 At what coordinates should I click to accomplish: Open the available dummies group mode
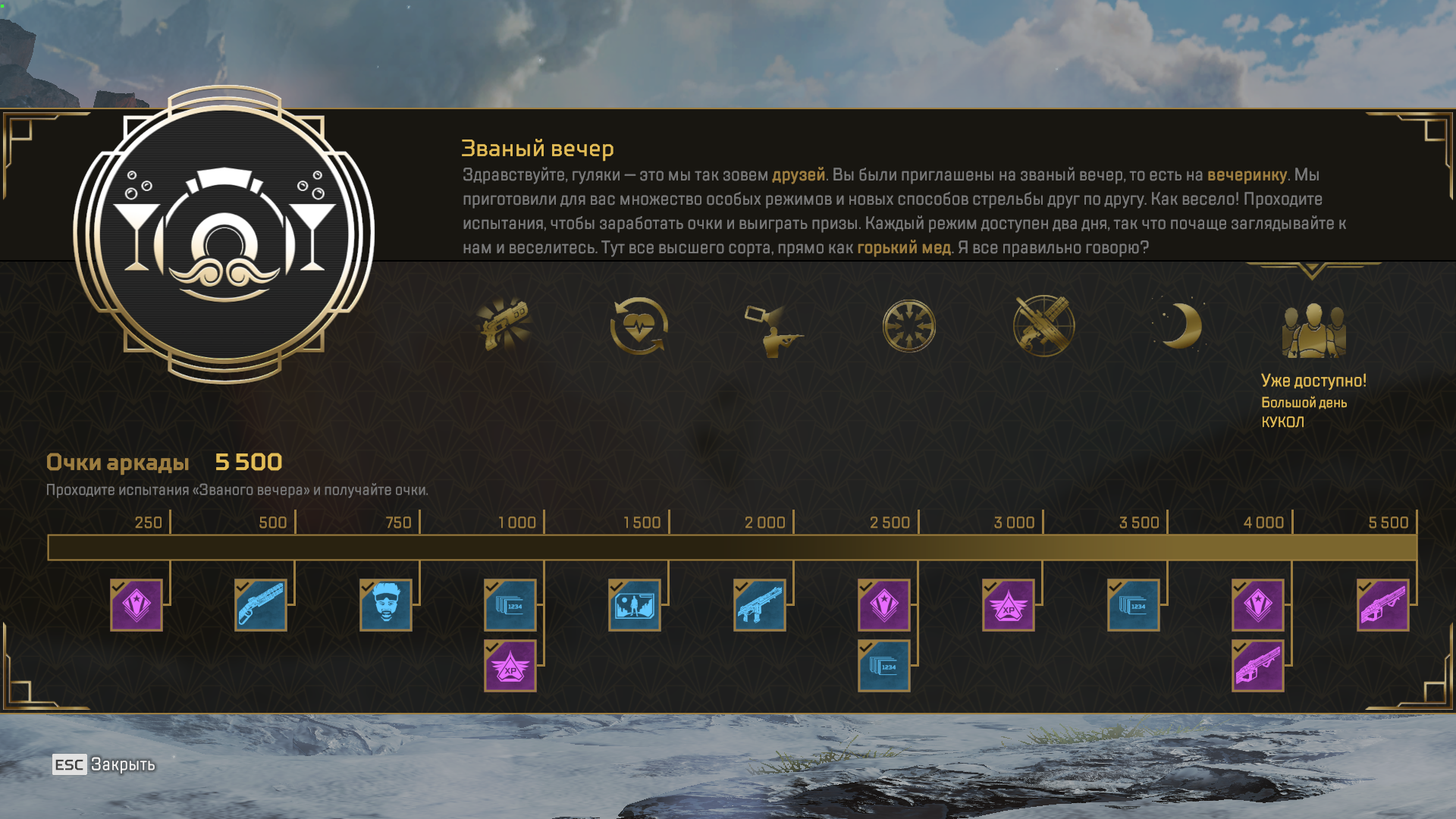(x=1313, y=331)
